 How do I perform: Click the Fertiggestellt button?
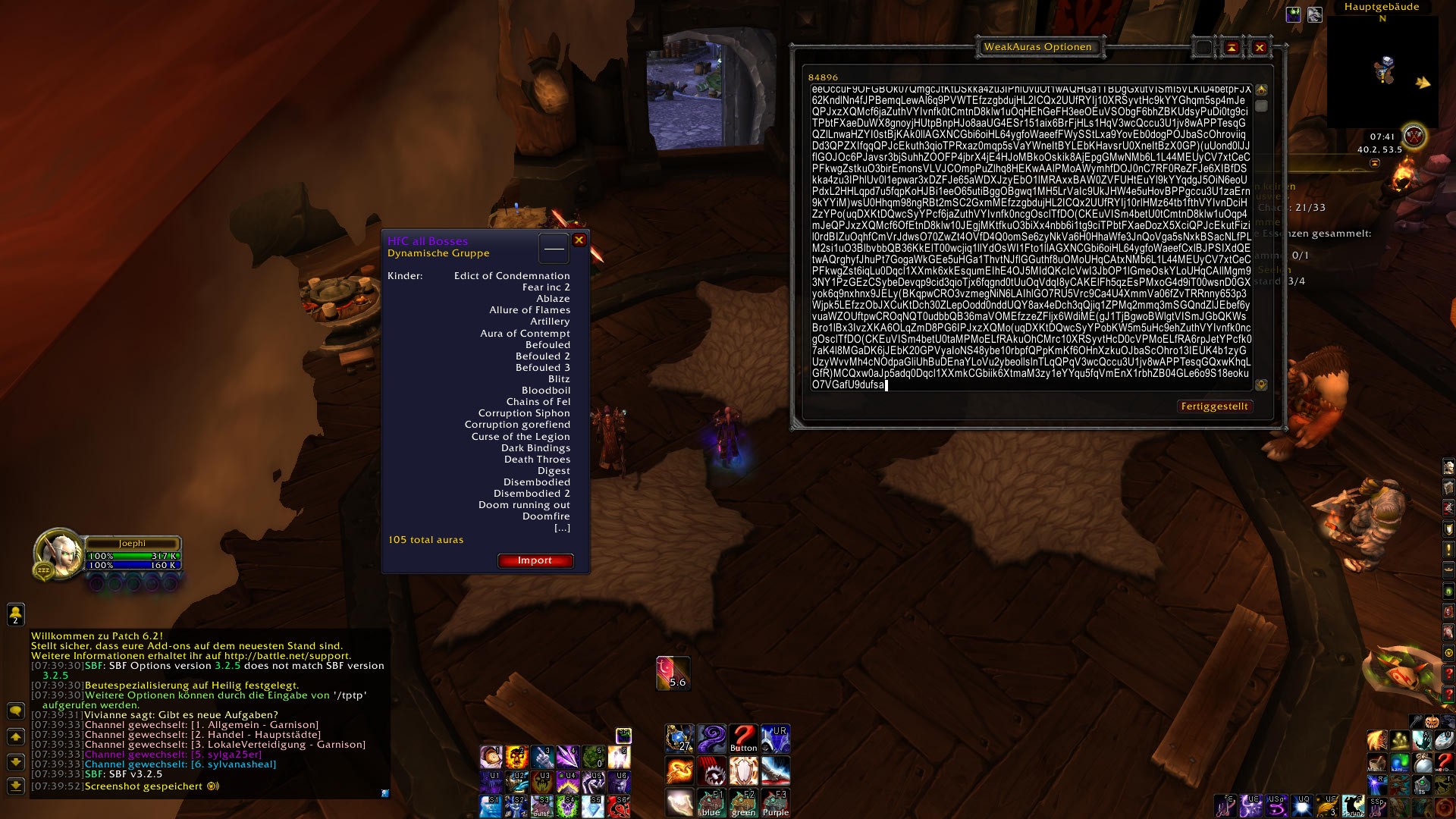[1214, 406]
